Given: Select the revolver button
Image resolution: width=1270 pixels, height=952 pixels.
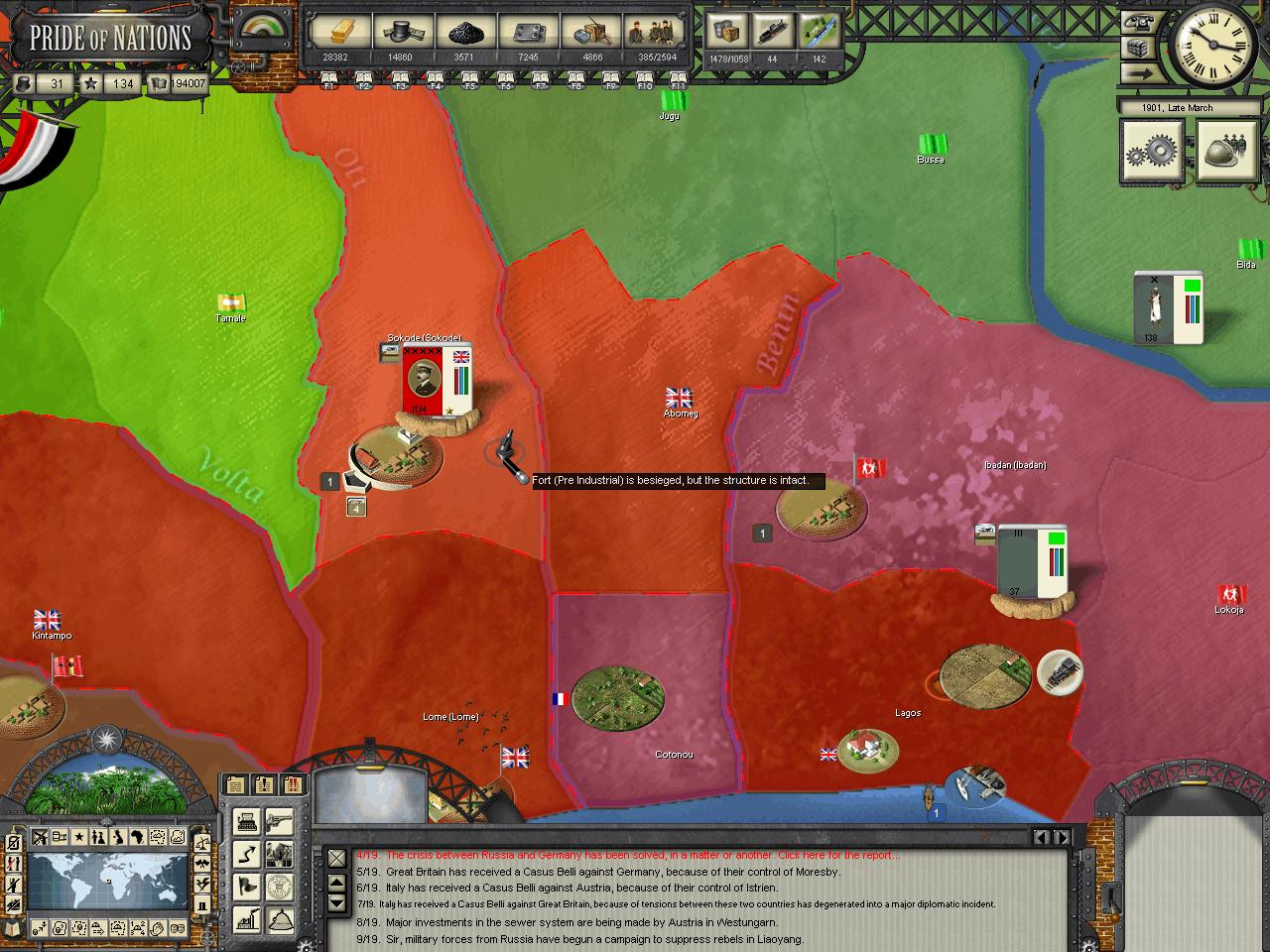Looking at the screenshot, I should tap(279, 822).
